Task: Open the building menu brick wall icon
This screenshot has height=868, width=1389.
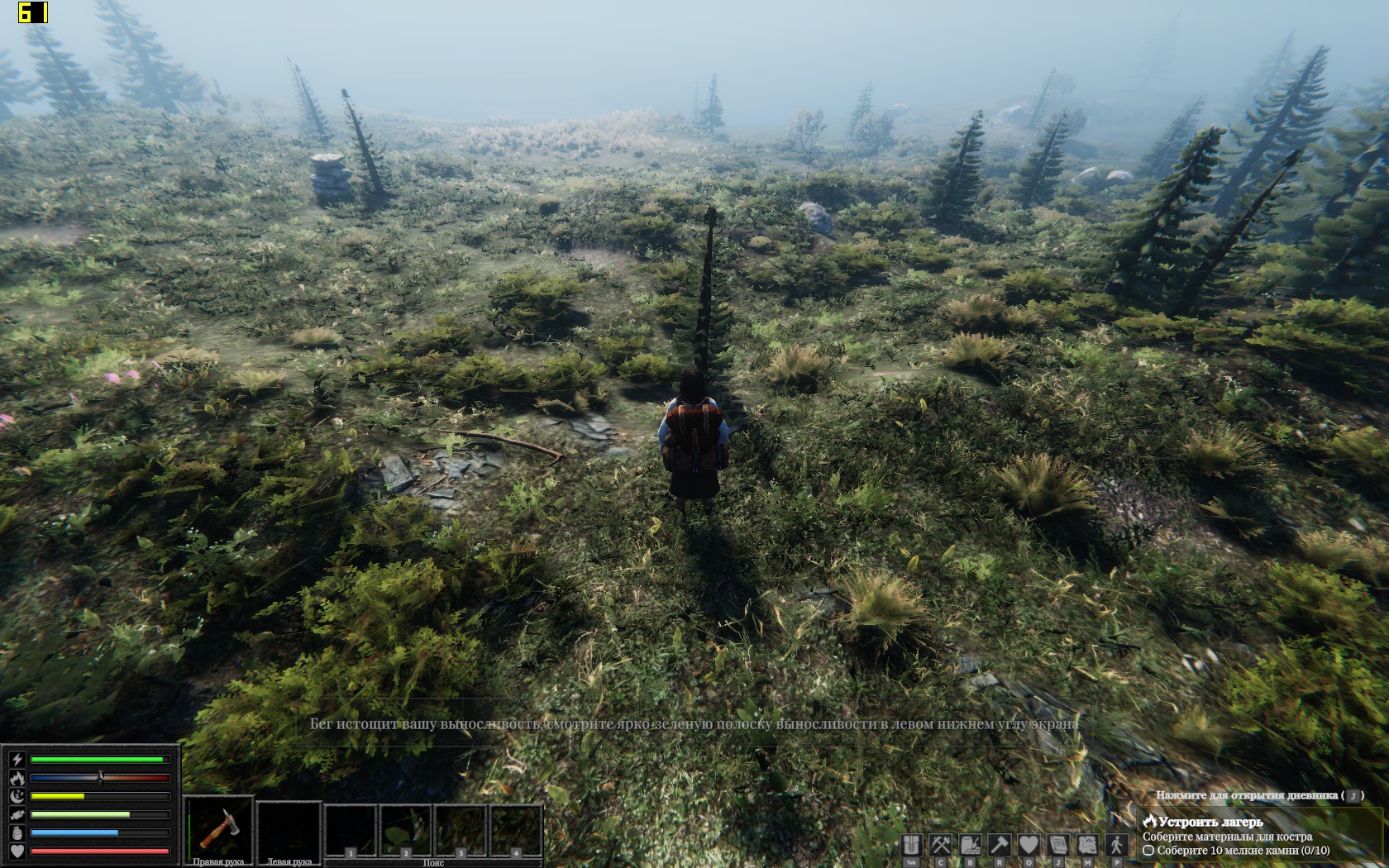Action: click(x=970, y=846)
